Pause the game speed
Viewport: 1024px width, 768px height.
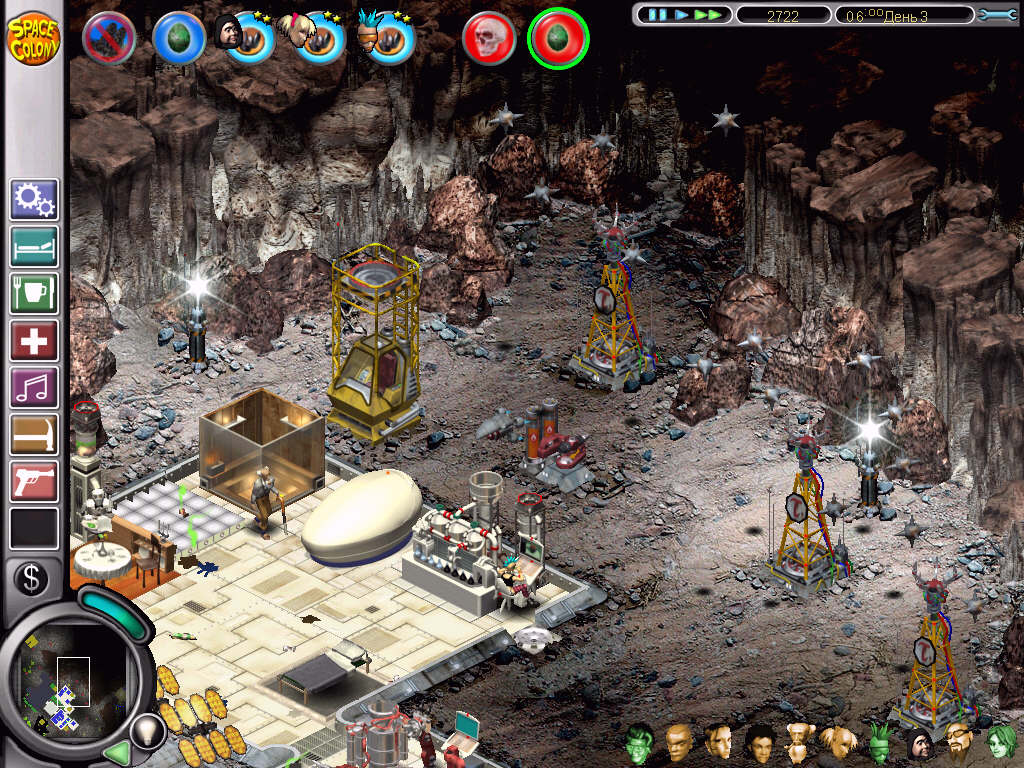(x=657, y=15)
